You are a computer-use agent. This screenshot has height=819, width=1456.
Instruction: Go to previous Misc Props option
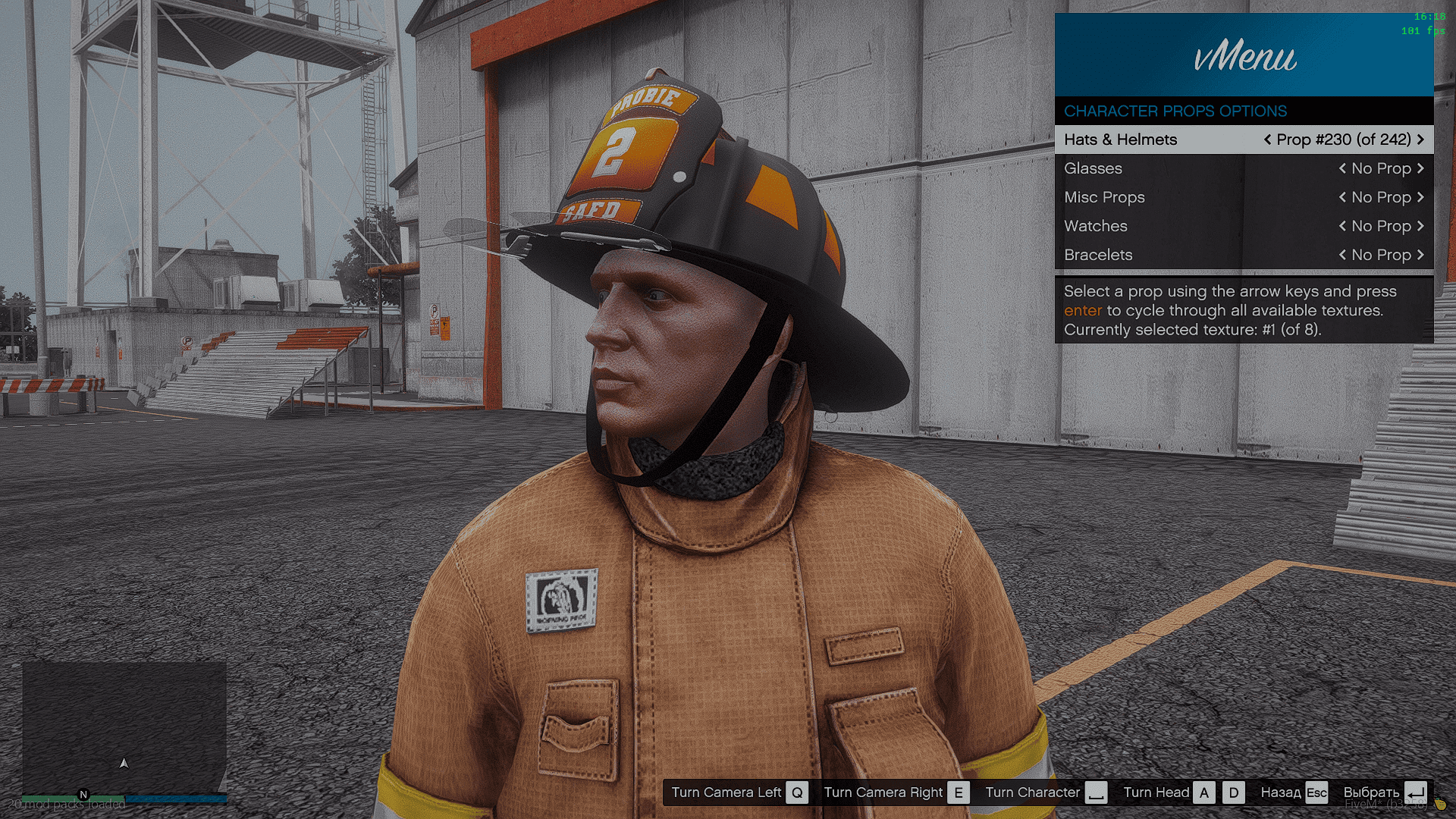[x=1342, y=197]
